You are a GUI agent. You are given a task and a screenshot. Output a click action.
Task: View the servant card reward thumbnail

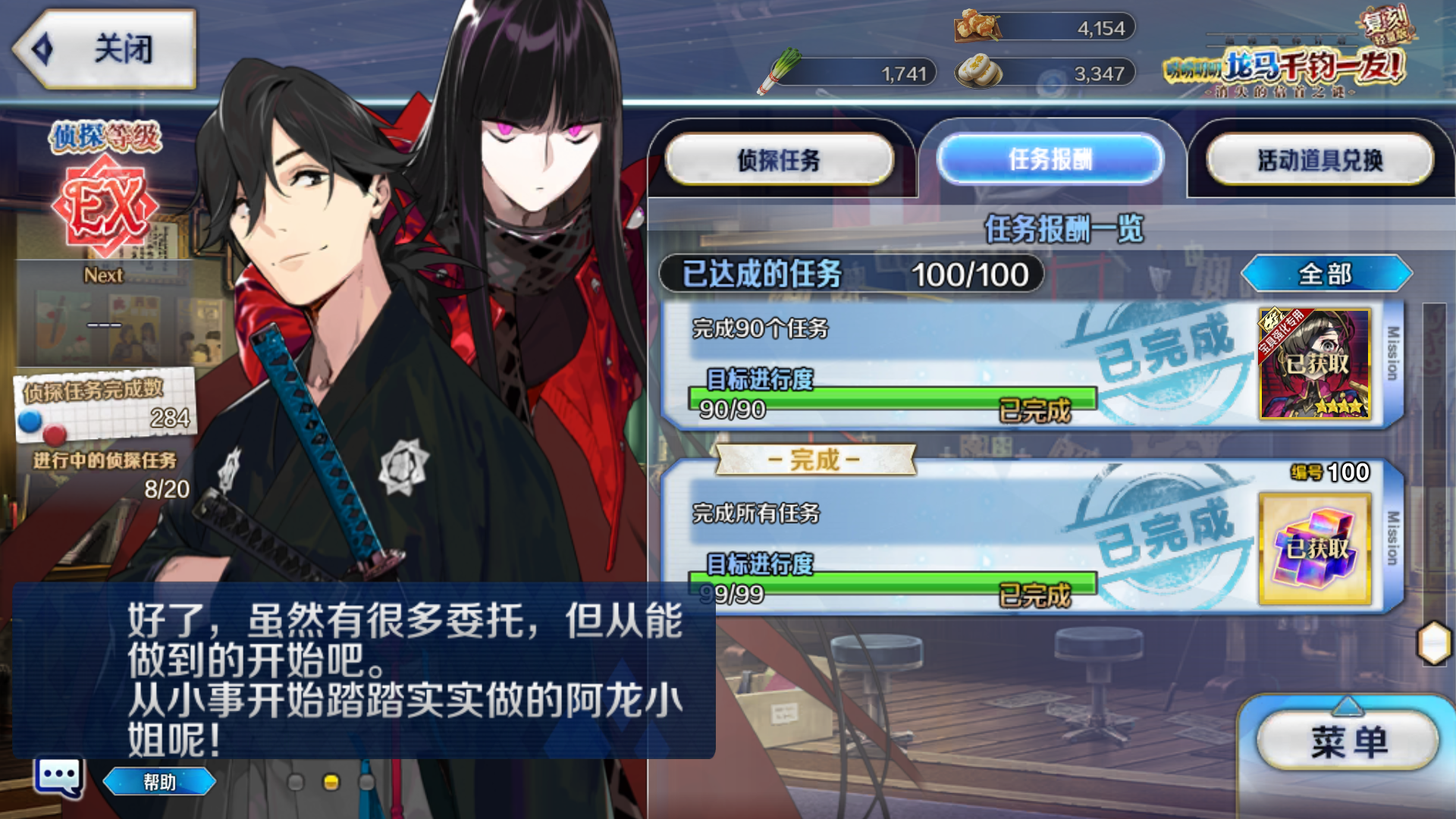pos(1315,364)
